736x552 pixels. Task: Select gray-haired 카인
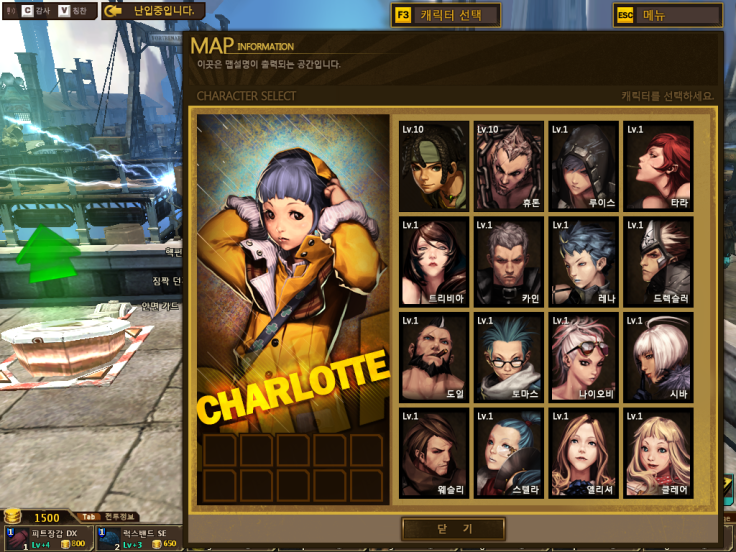[x=509, y=261]
